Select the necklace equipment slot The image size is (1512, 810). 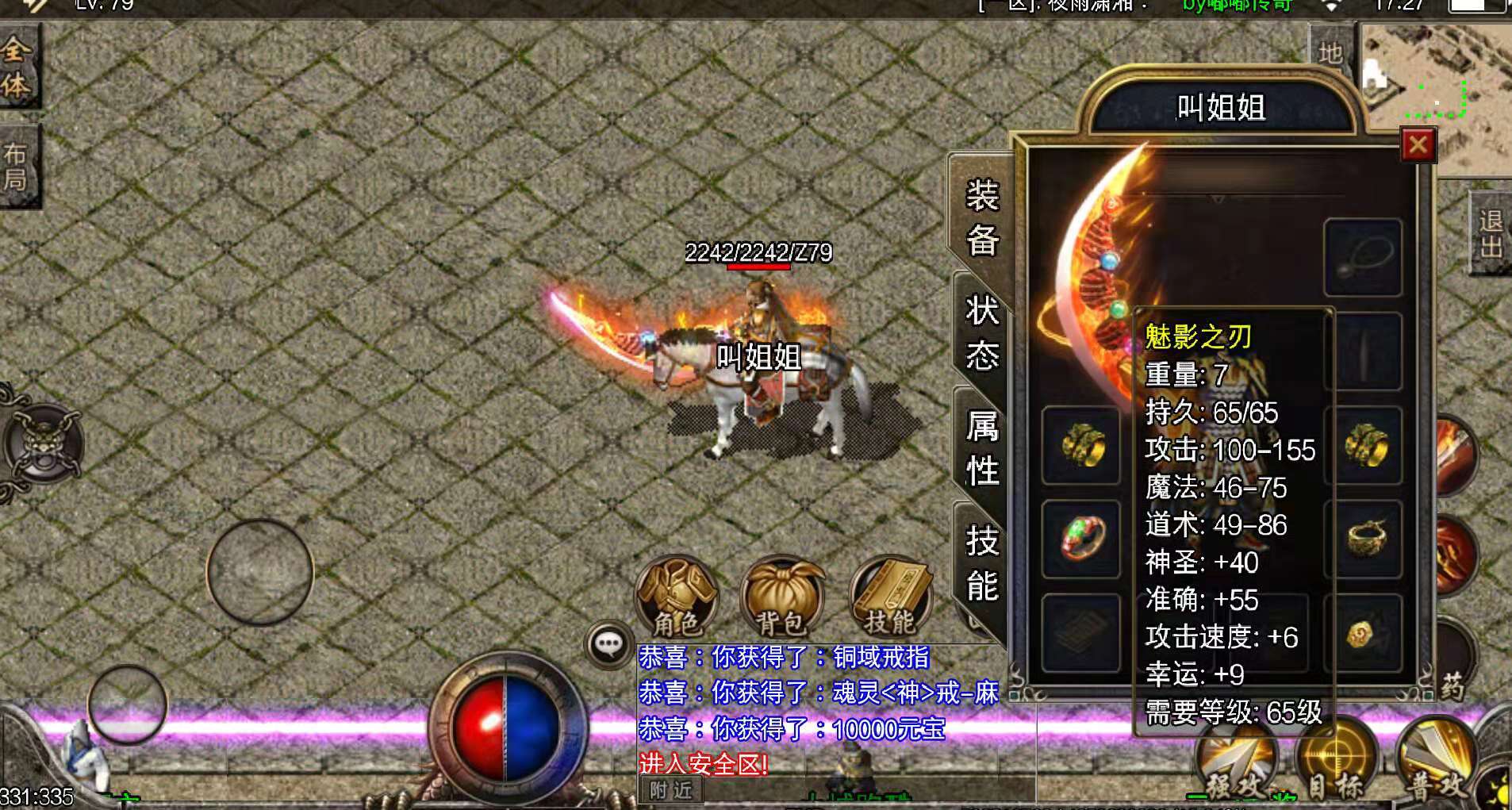1363,258
